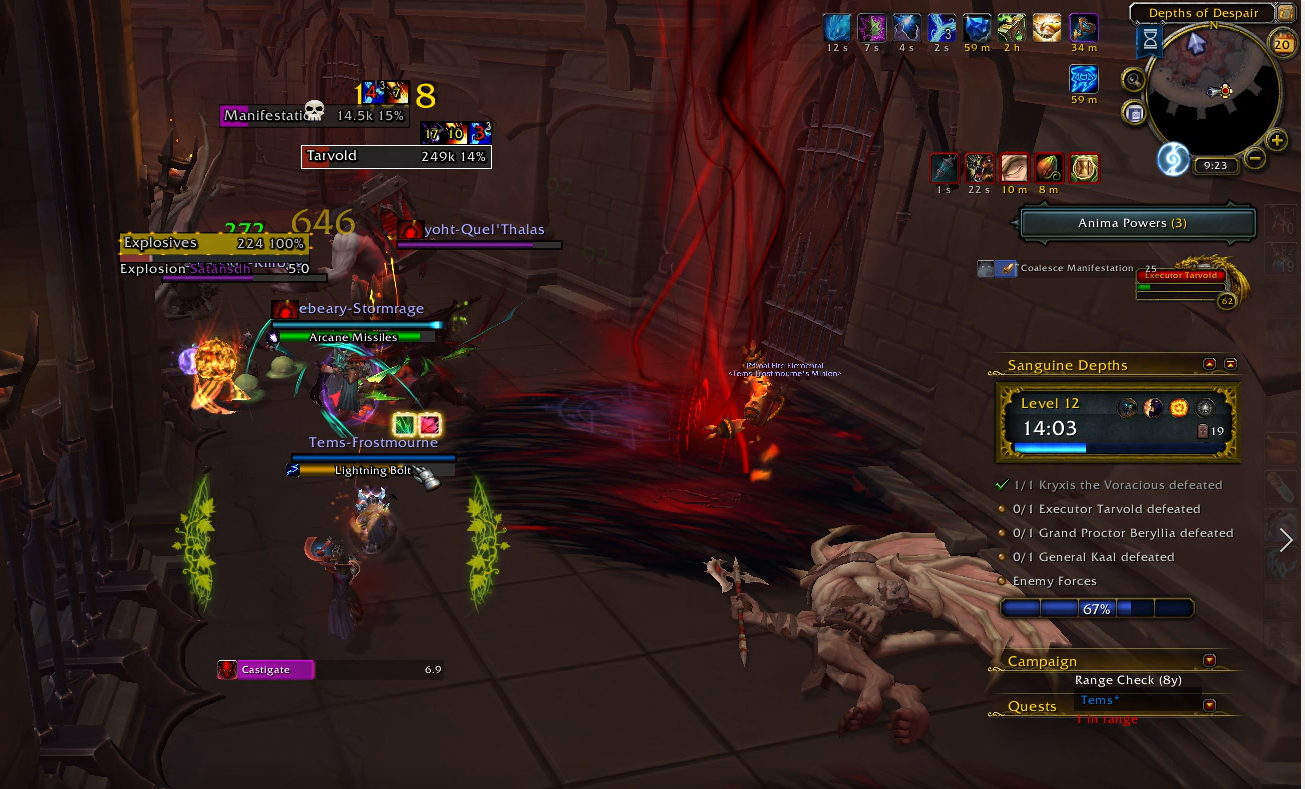Viewport: 1305px width, 789px height.
Task: Click the Enemy Forces progress bar at 67%
Action: pos(1097,607)
